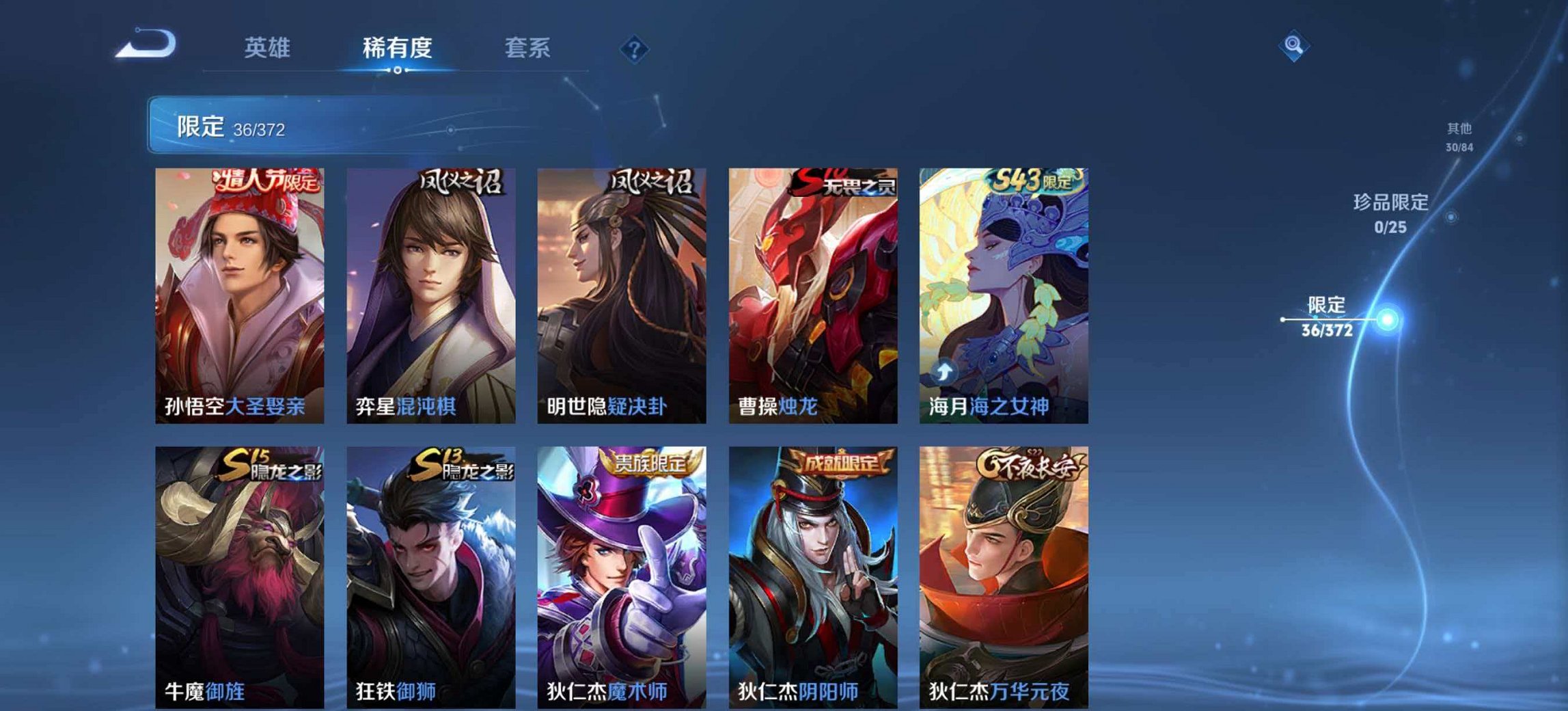This screenshot has width=1568, height=711.
Task: Open help via the question mark icon
Action: click(x=633, y=48)
